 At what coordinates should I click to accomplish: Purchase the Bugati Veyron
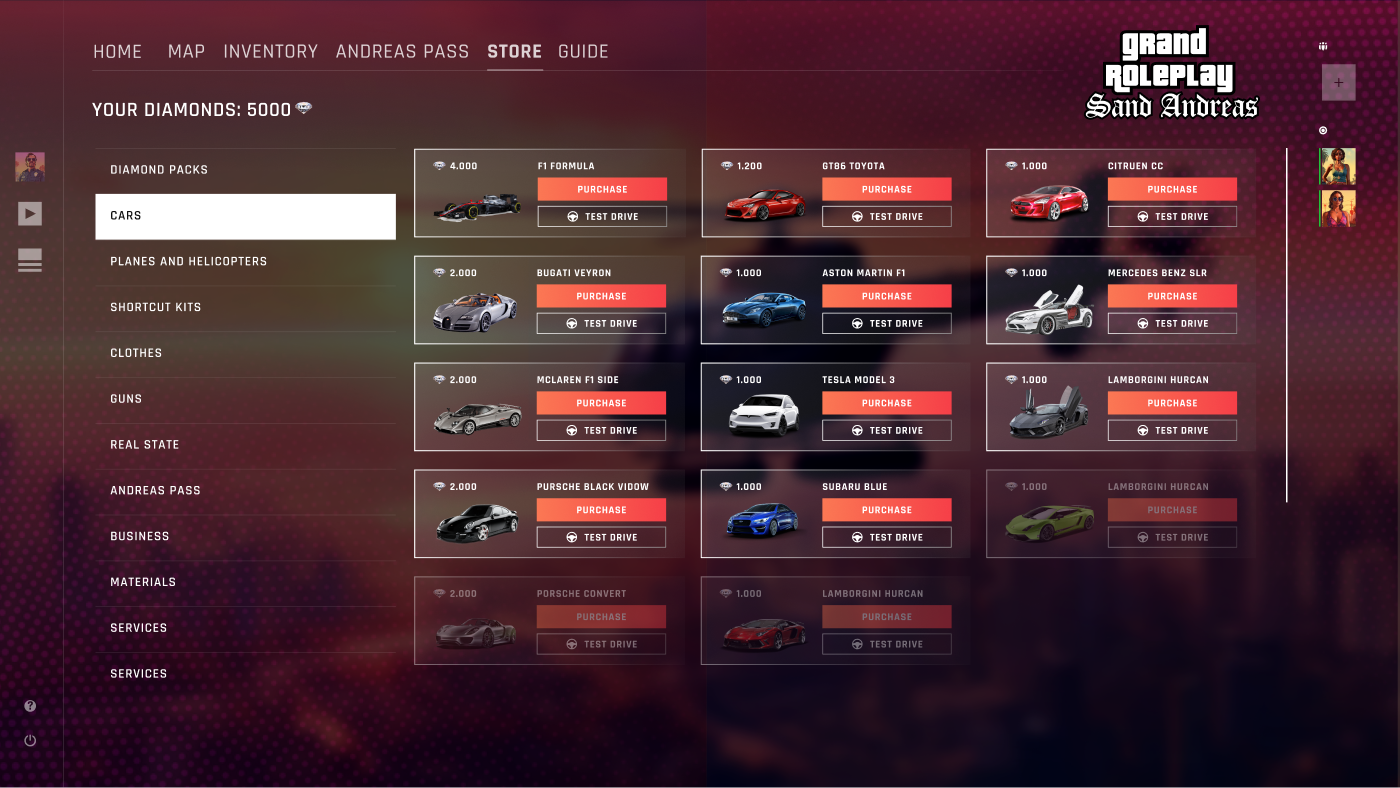pyautogui.click(x=601, y=296)
